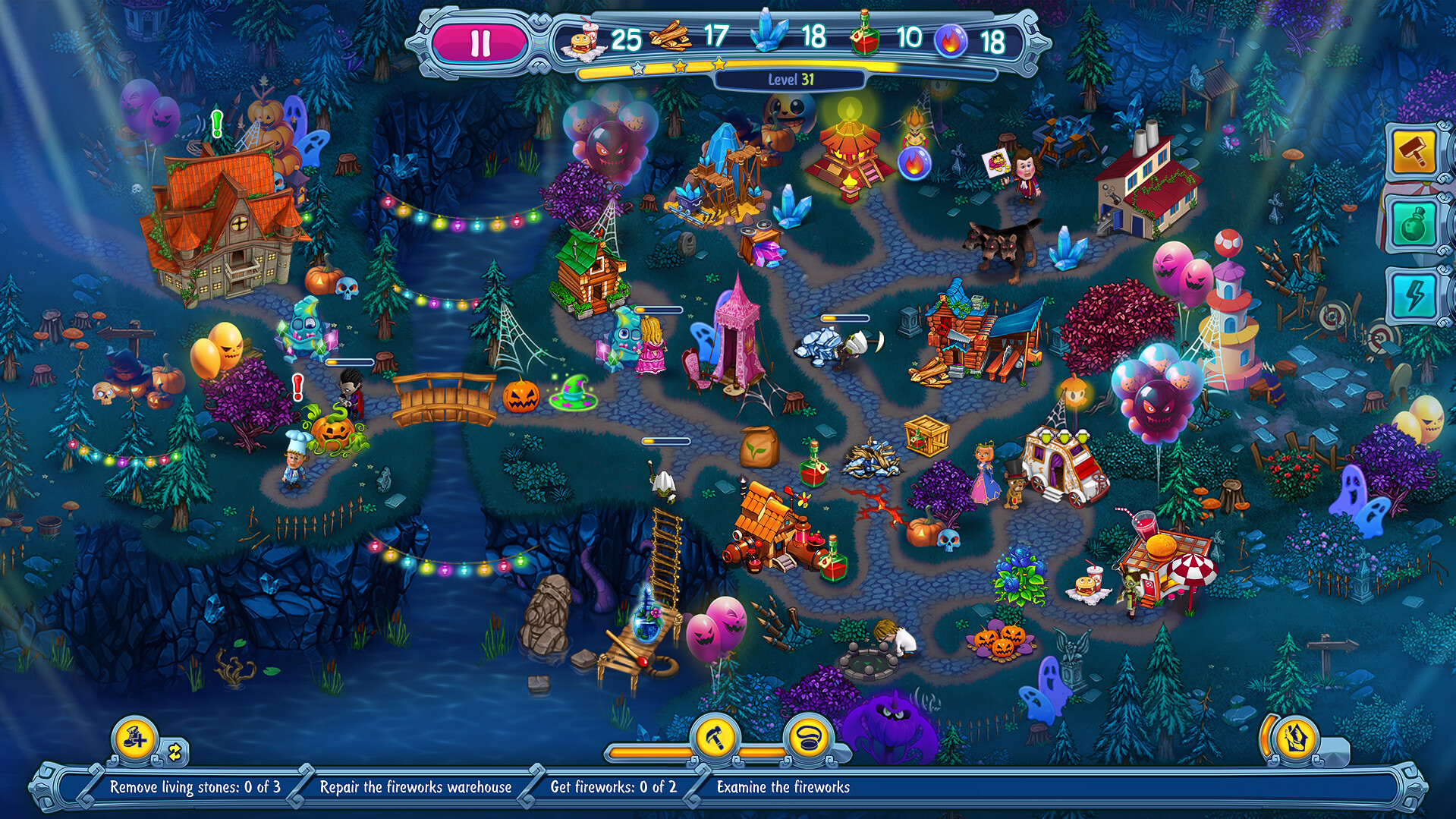Select the round hammer skill button

(715, 736)
